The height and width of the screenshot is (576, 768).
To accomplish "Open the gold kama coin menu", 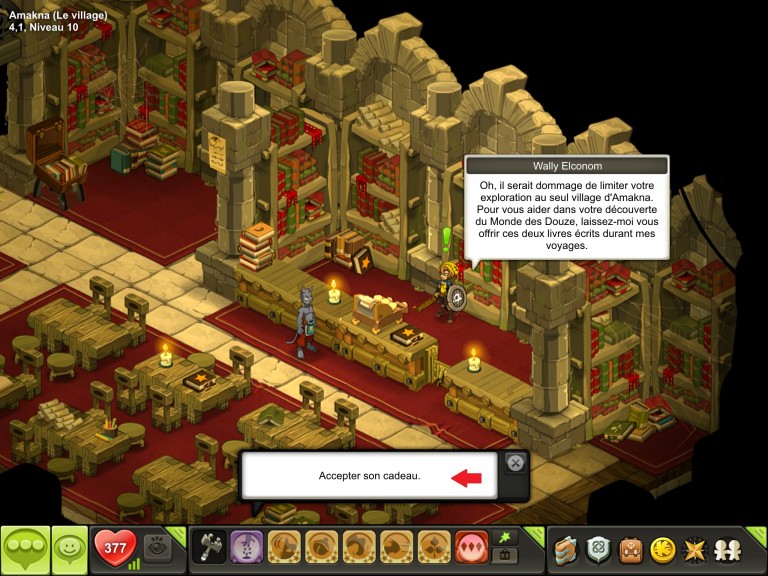I will [x=661, y=550].
